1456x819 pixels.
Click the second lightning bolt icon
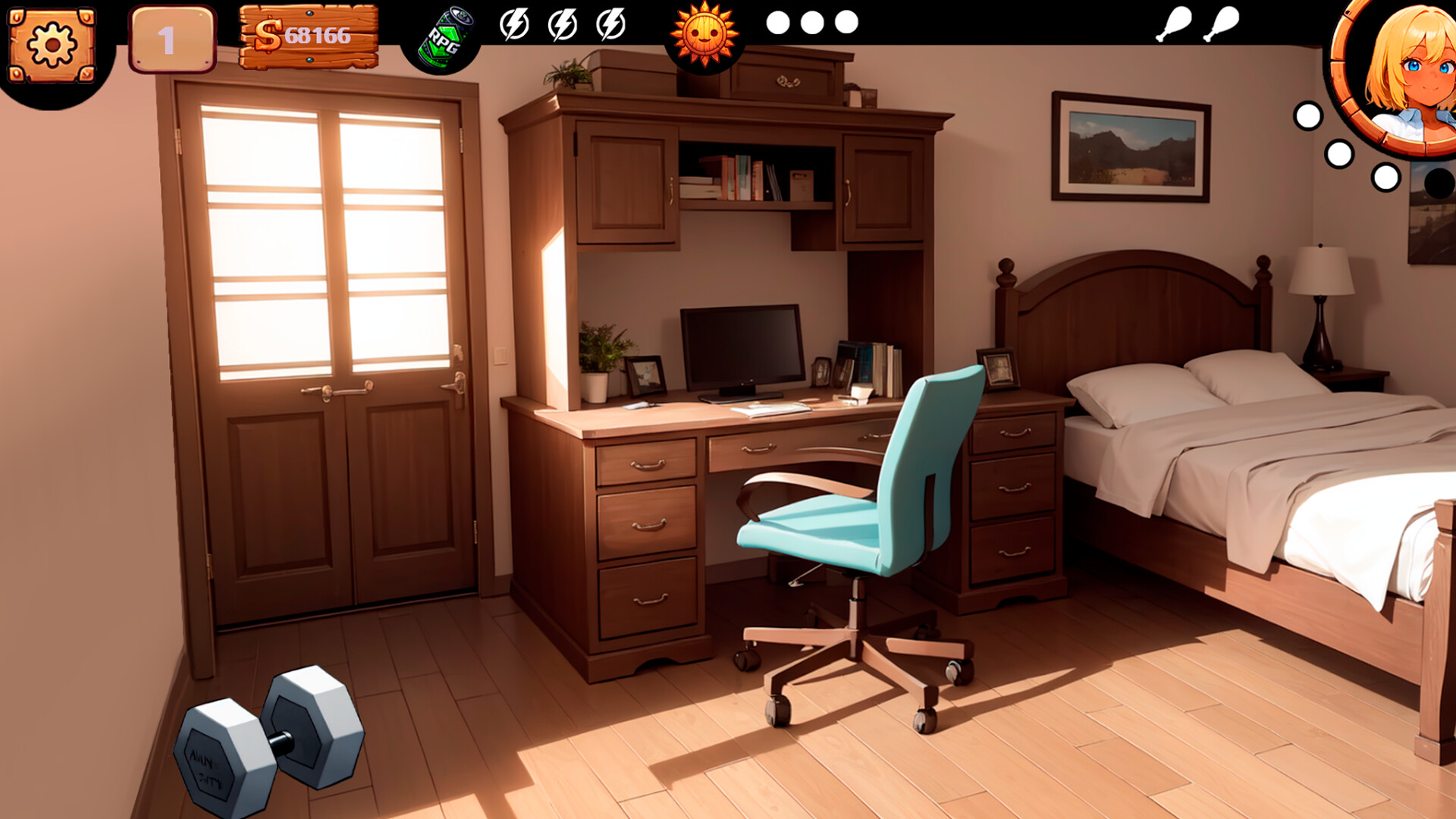point(563,25)
